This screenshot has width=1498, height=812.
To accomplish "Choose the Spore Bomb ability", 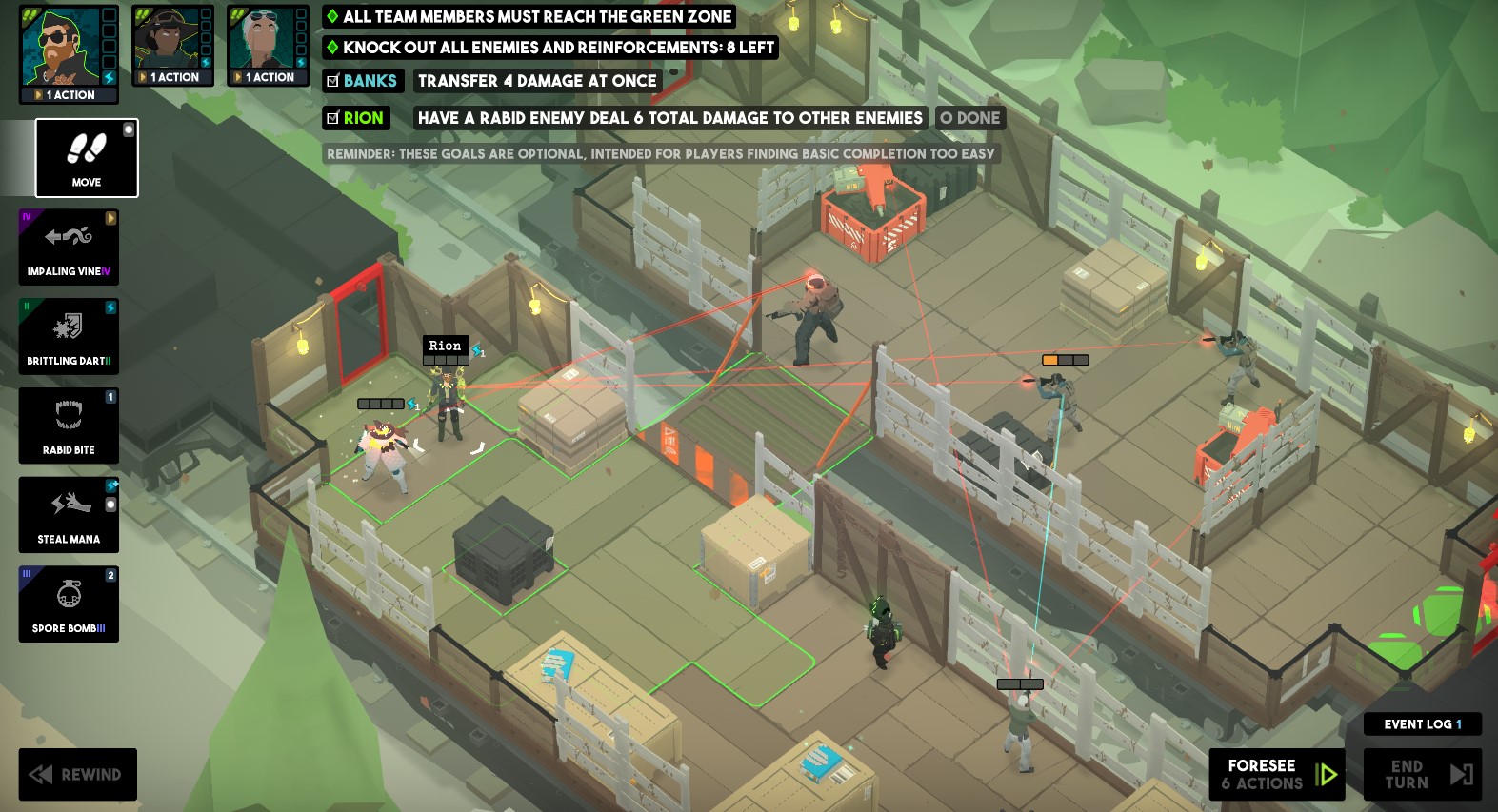I will 68,604.
